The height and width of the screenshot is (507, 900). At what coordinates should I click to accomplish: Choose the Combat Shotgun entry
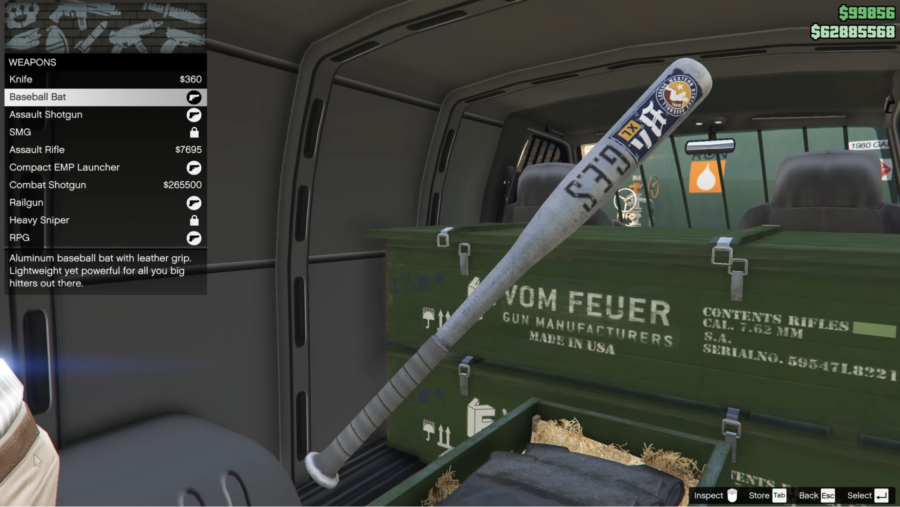(105, 185)
